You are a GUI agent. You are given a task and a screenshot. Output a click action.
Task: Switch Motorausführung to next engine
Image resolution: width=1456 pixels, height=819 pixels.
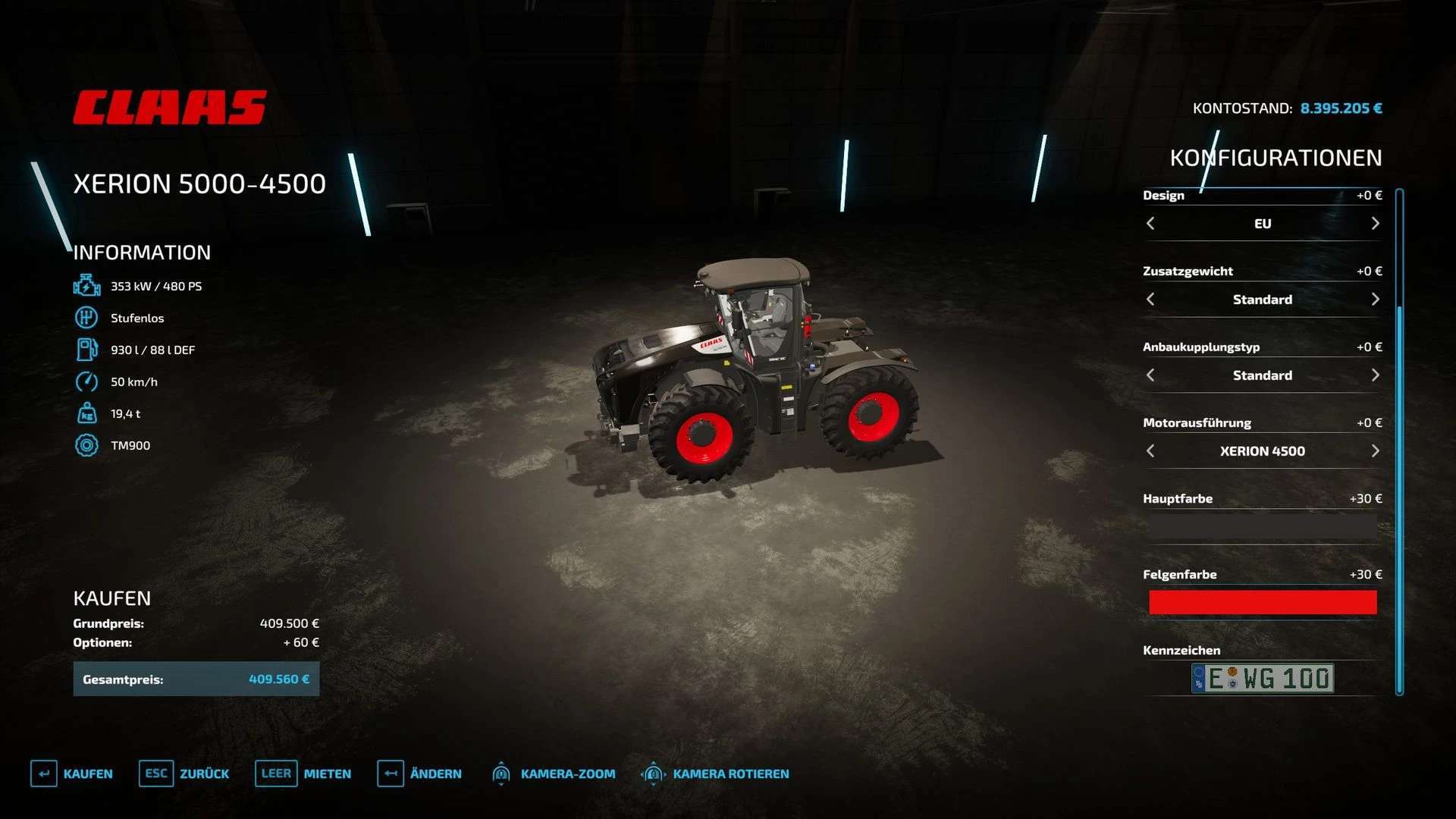pyautogui.click(x=1375, y=451)
